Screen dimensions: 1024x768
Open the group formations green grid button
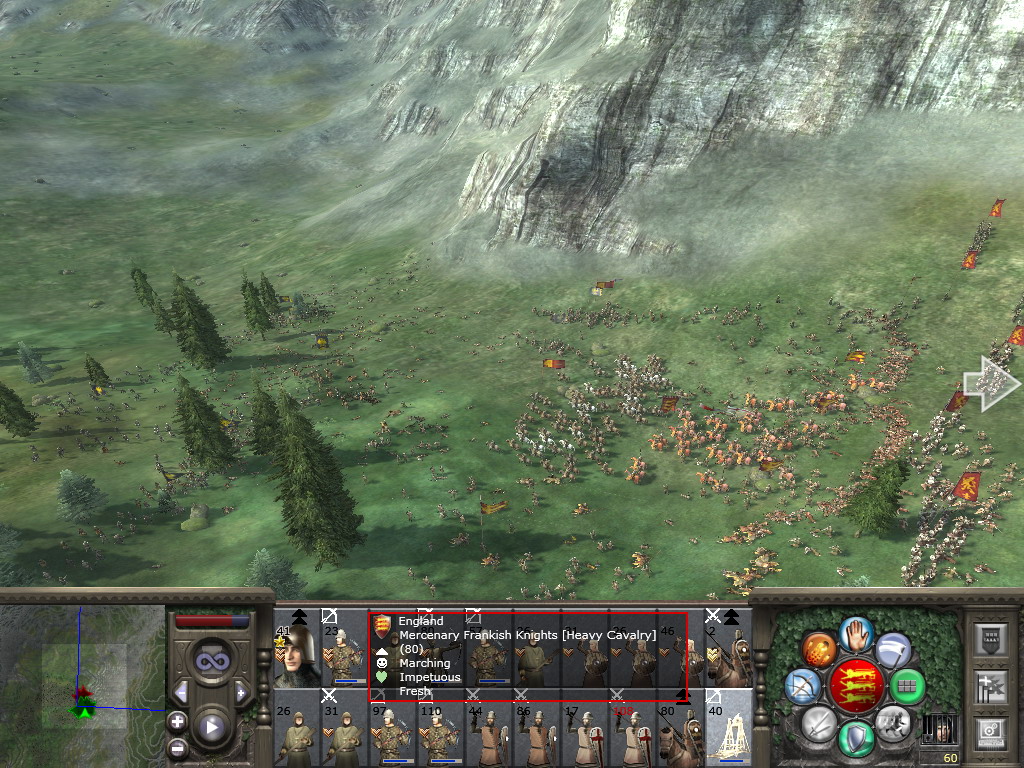tap(906, 686)
